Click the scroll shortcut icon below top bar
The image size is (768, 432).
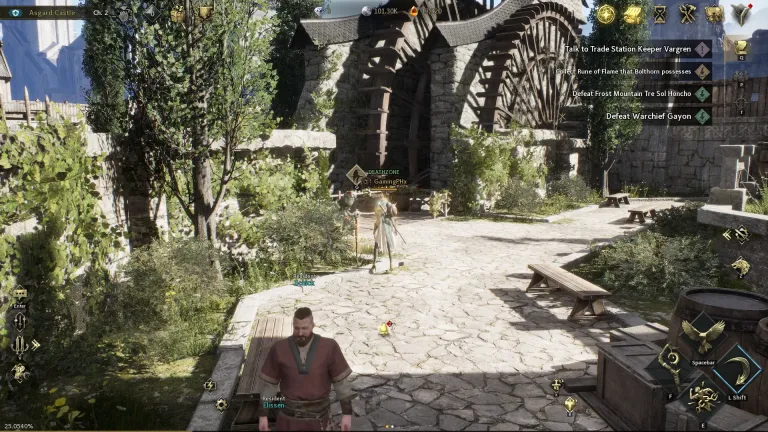coord(740,46)
